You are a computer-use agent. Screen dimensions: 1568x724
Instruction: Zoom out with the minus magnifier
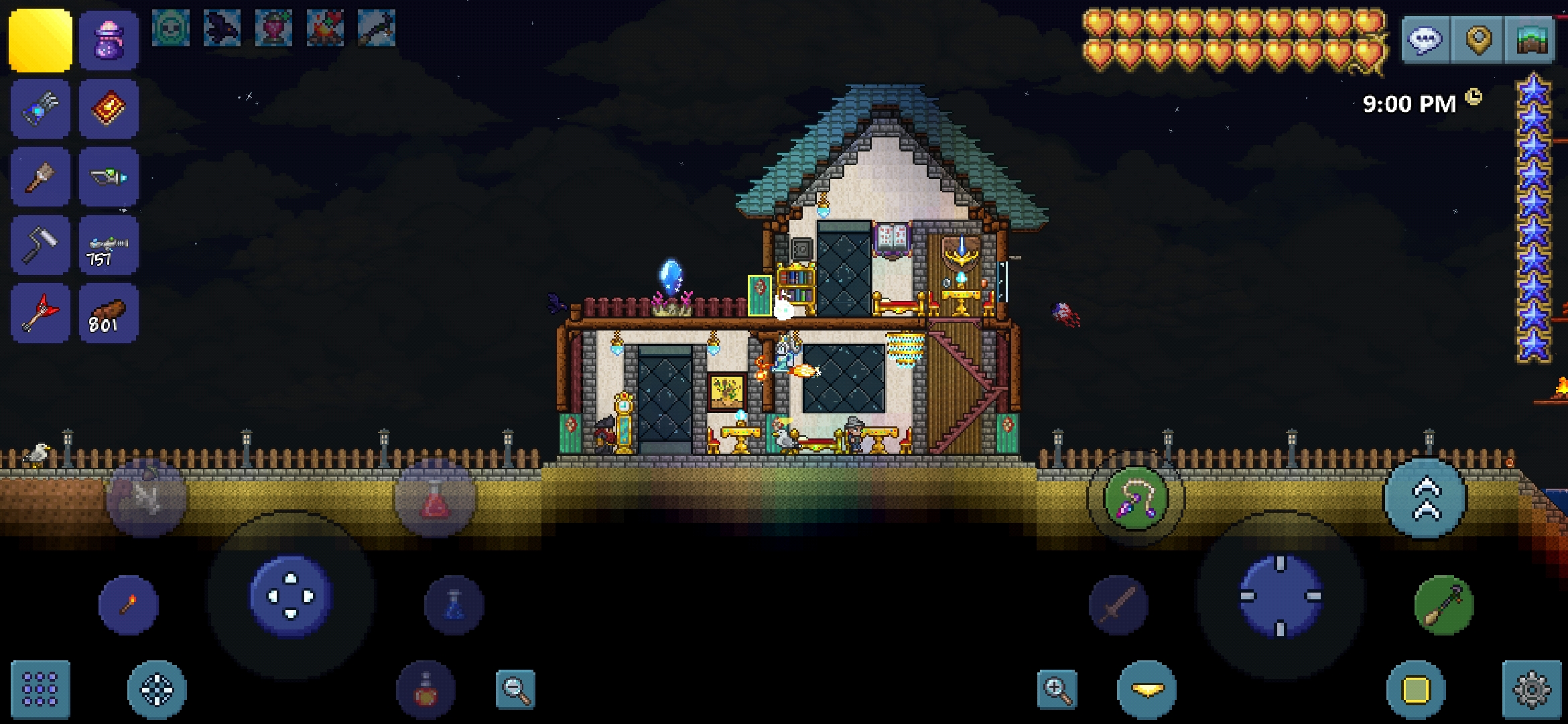[515, 689]
